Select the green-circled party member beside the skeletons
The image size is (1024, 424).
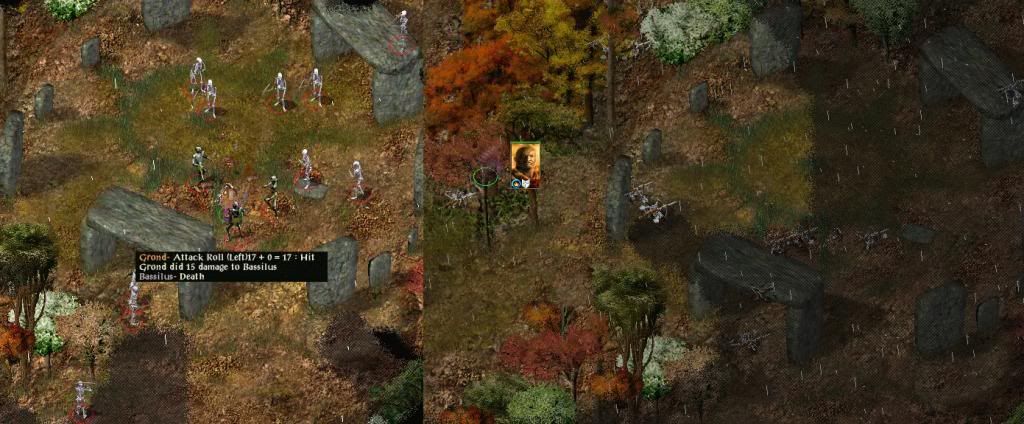click(233, 212)
